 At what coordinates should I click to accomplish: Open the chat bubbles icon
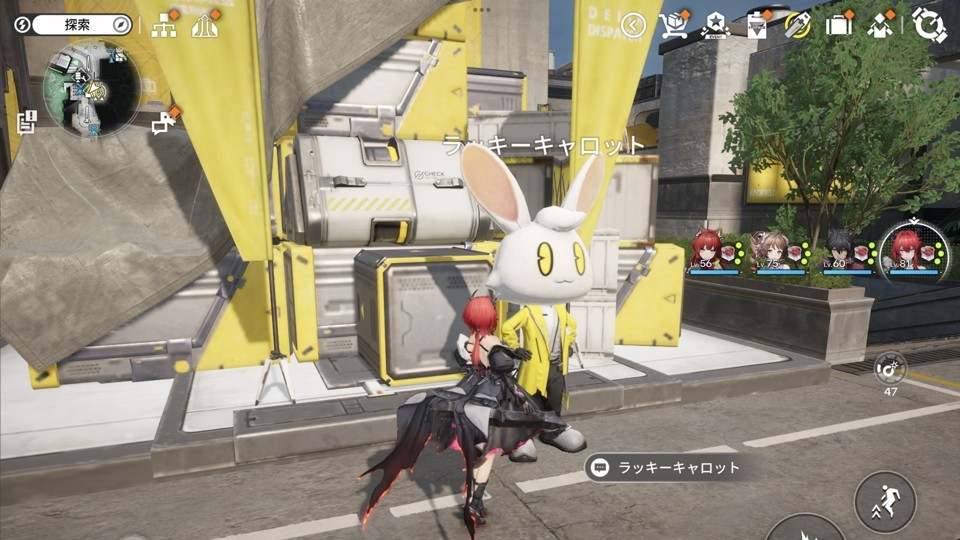[163, 122]
